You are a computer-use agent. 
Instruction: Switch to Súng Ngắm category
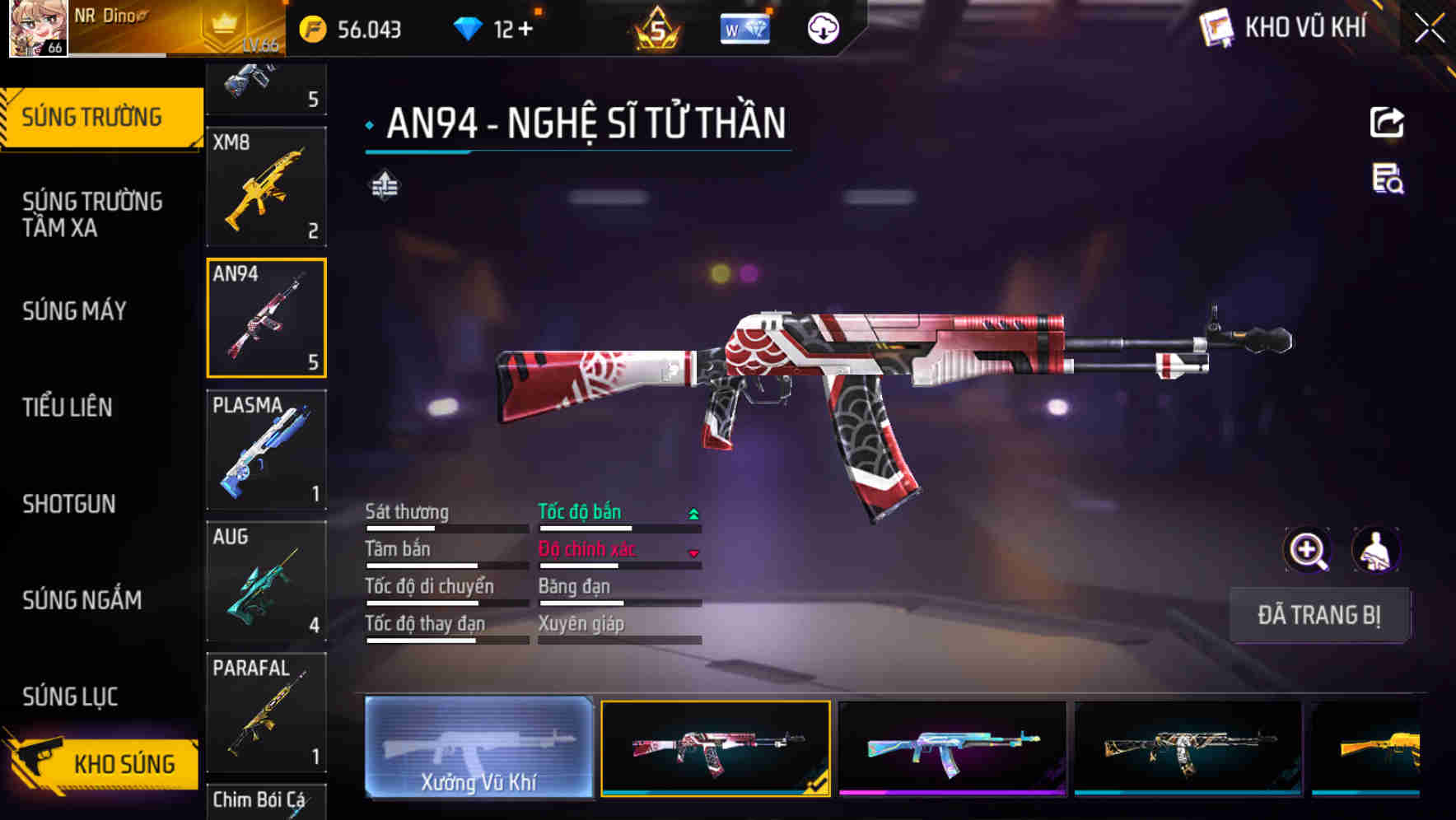[x=82, y=599]
